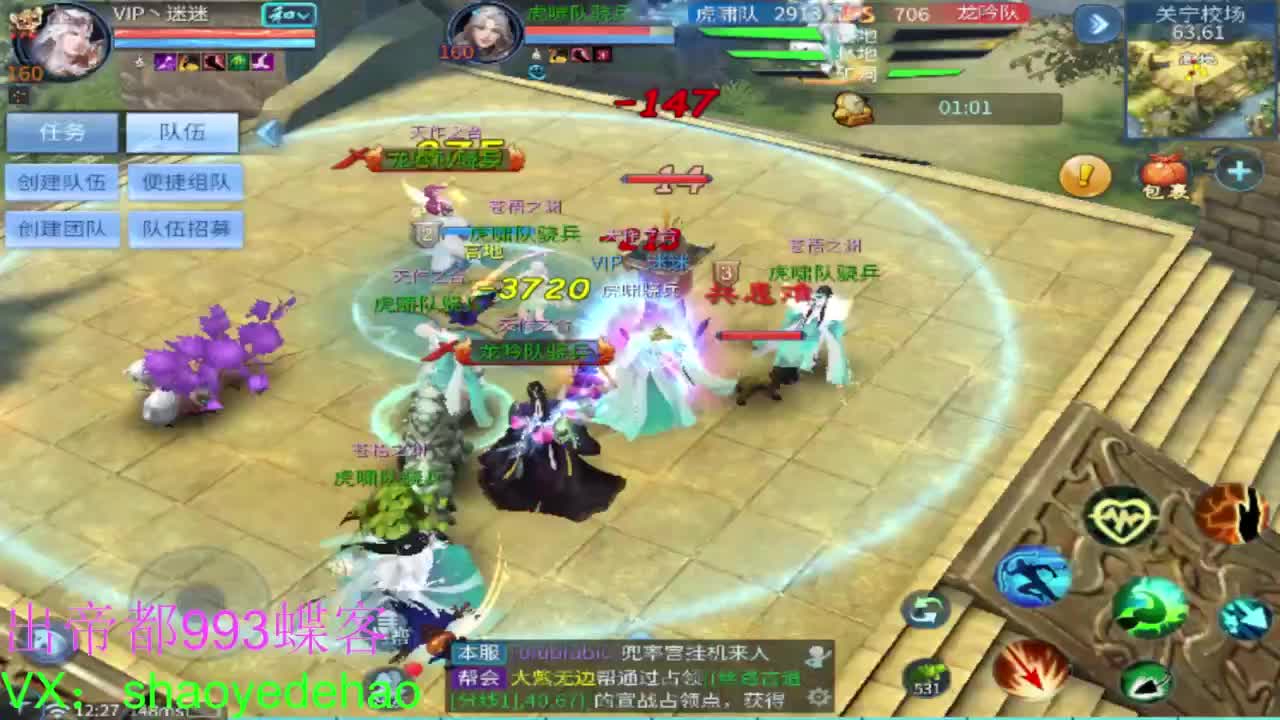Tap the molten fist skill icon
1280x720 pixels.
click(x=1234, y=514)
